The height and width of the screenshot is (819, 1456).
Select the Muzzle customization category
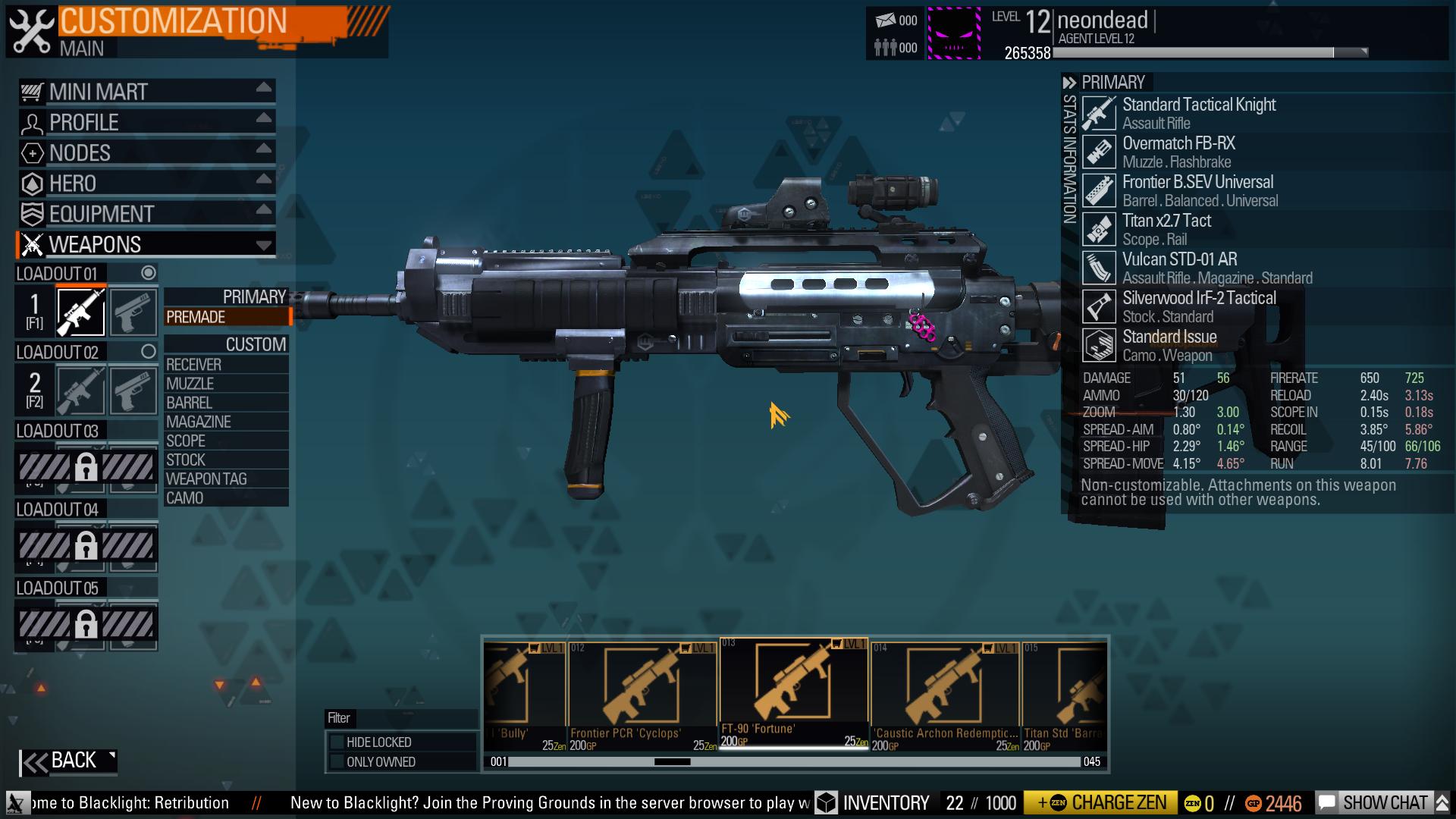point(226,384)
